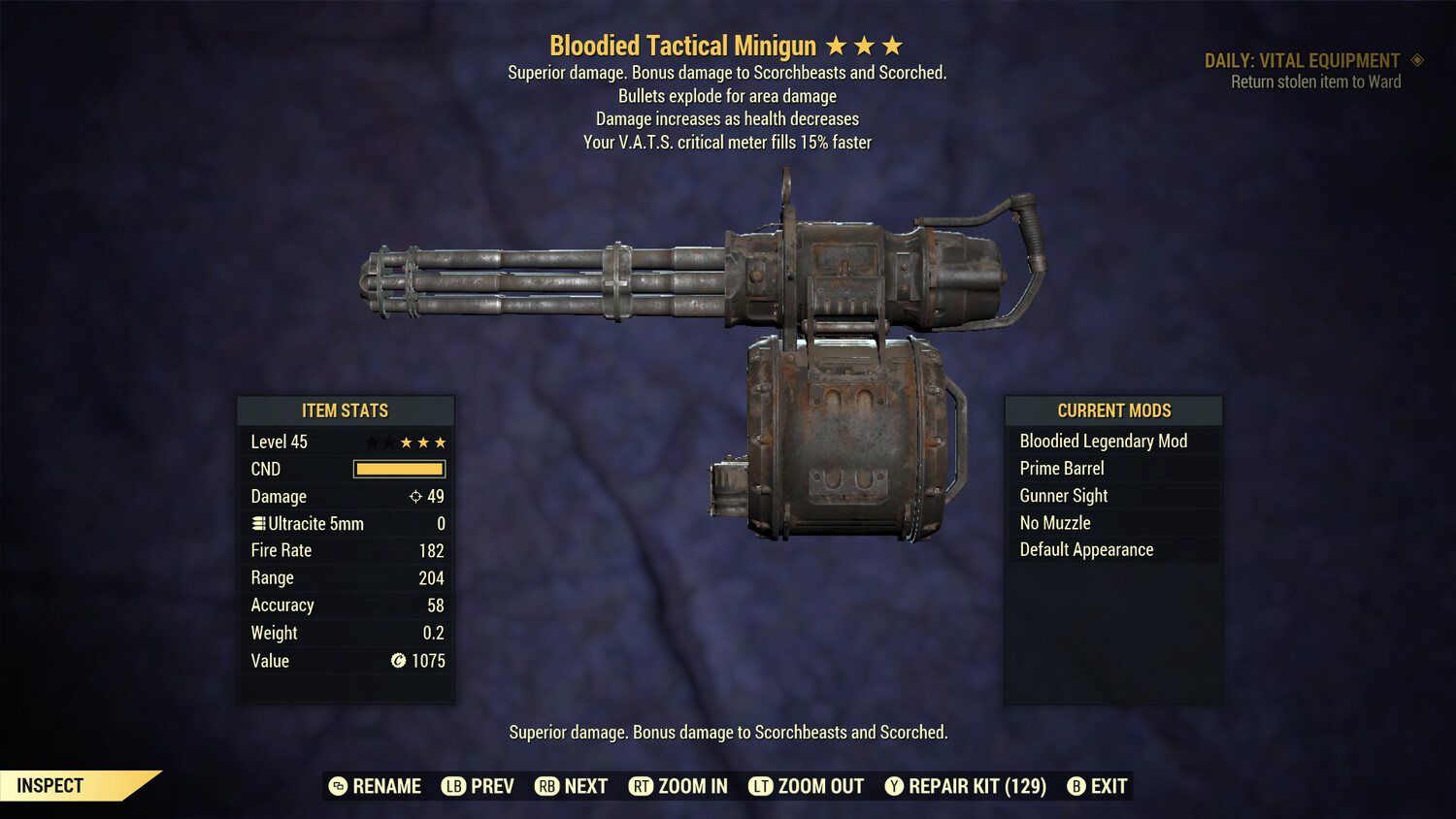
Task: Click the caps icon next to Value 1075
Action: coord(397,662)
